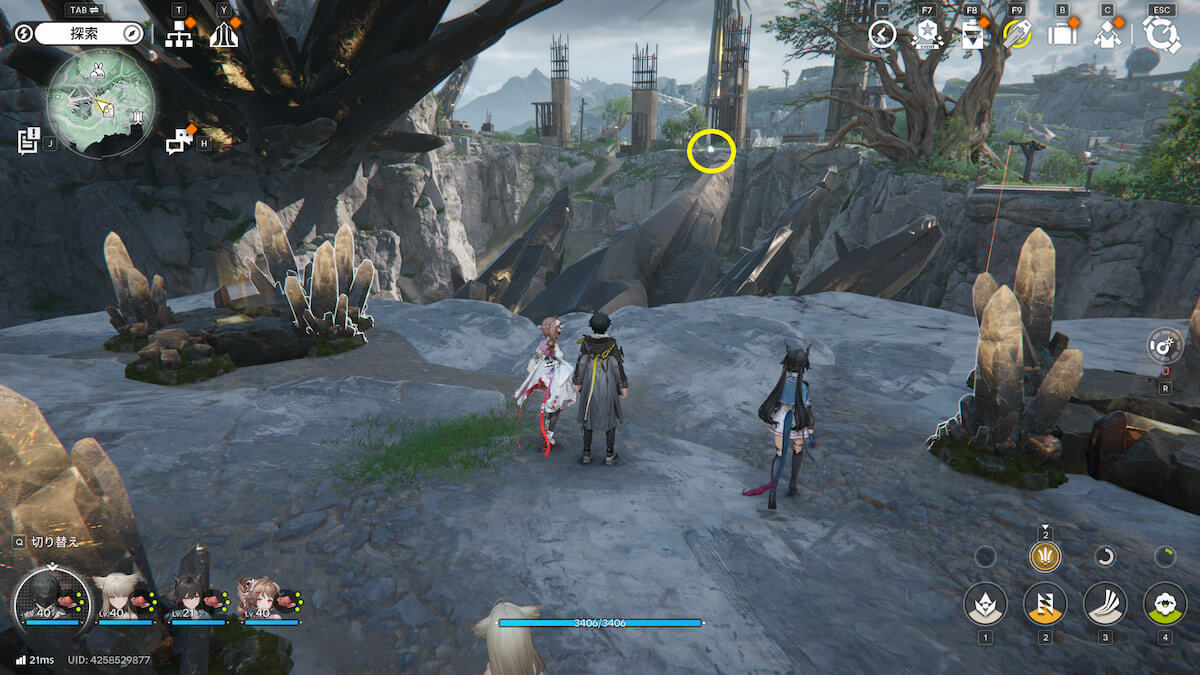Open the mission log with exclamation mark
1200x675 pixels.
point(29,141)
